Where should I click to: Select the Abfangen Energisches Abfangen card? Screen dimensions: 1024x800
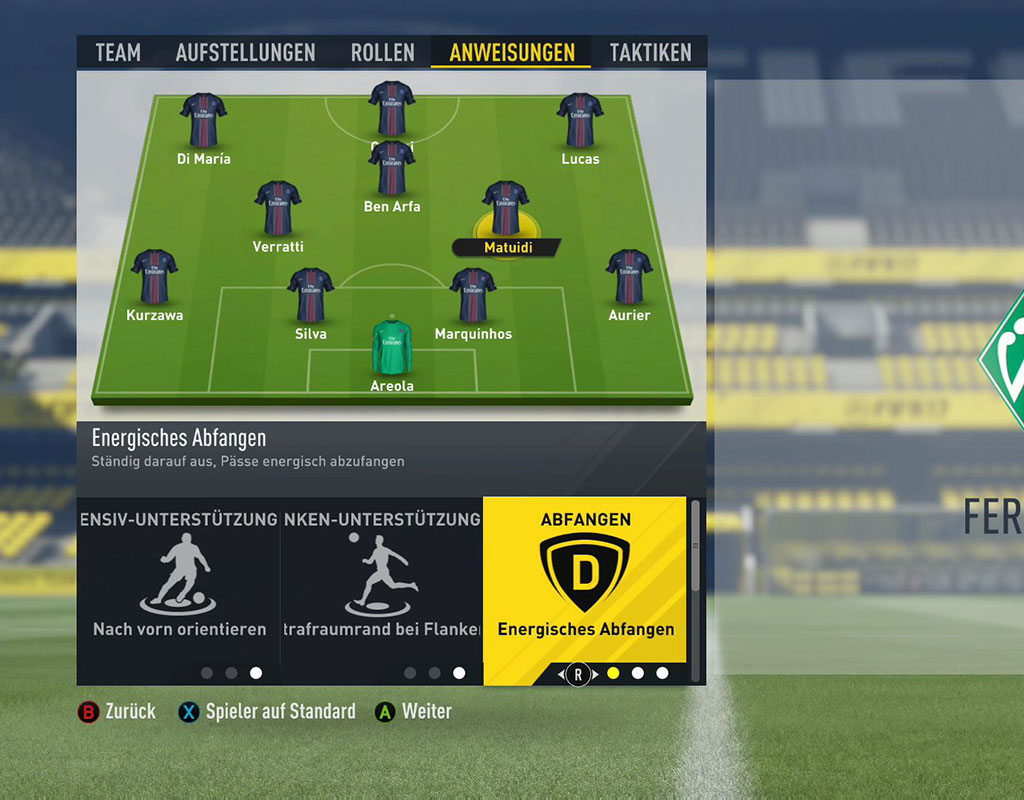pos(585,580)
